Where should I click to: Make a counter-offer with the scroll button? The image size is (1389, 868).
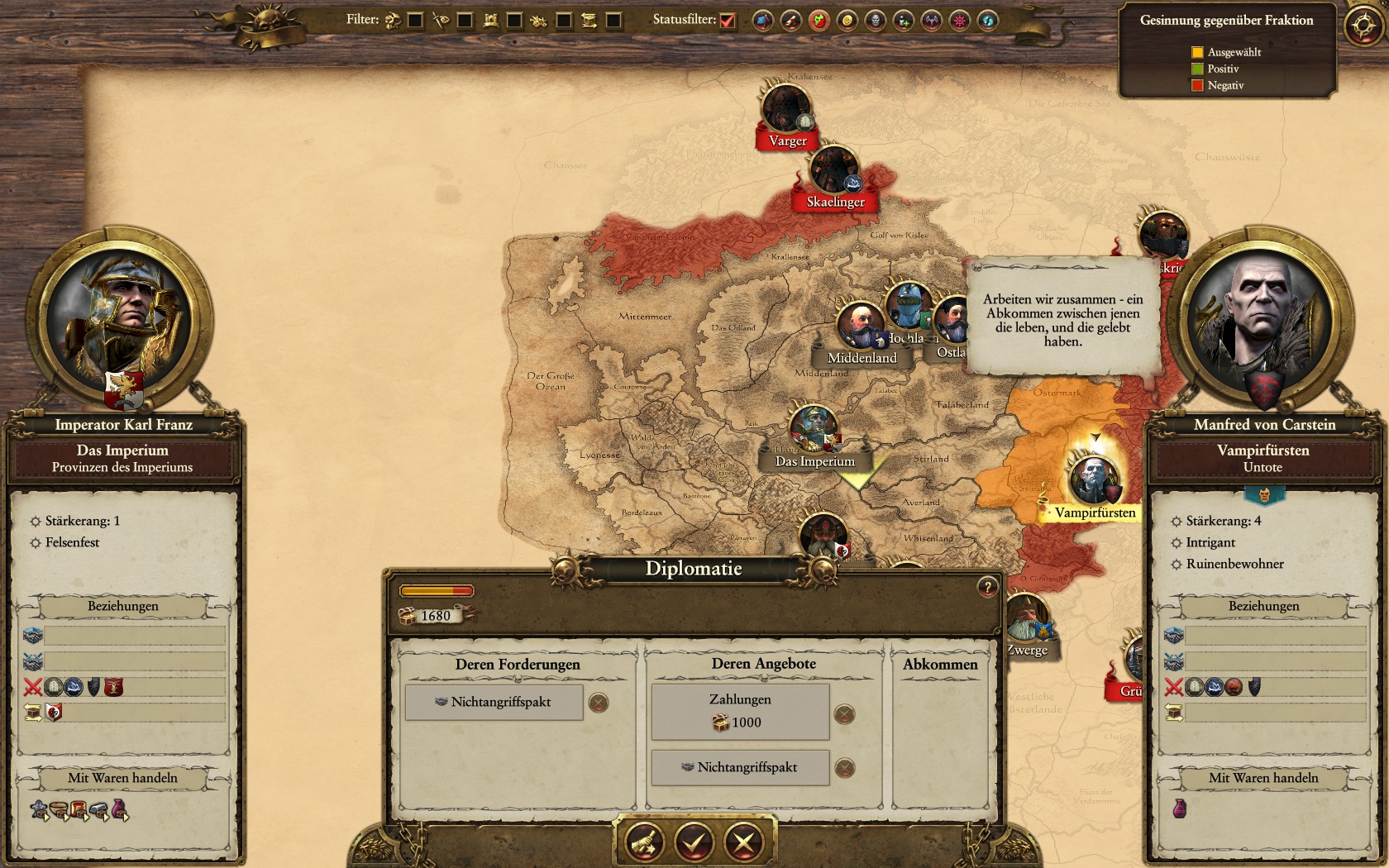pyautogui.click(x=645, y=842)
